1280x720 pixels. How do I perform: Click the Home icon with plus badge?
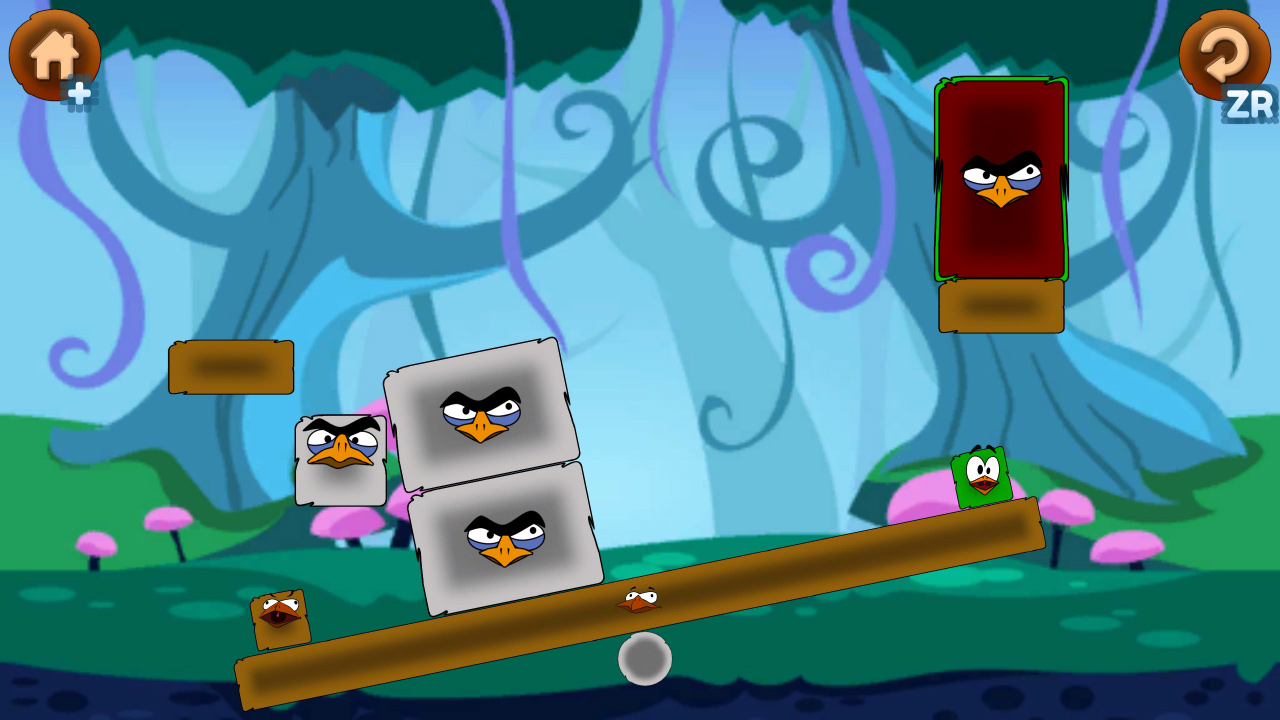[x=54, y=57]
